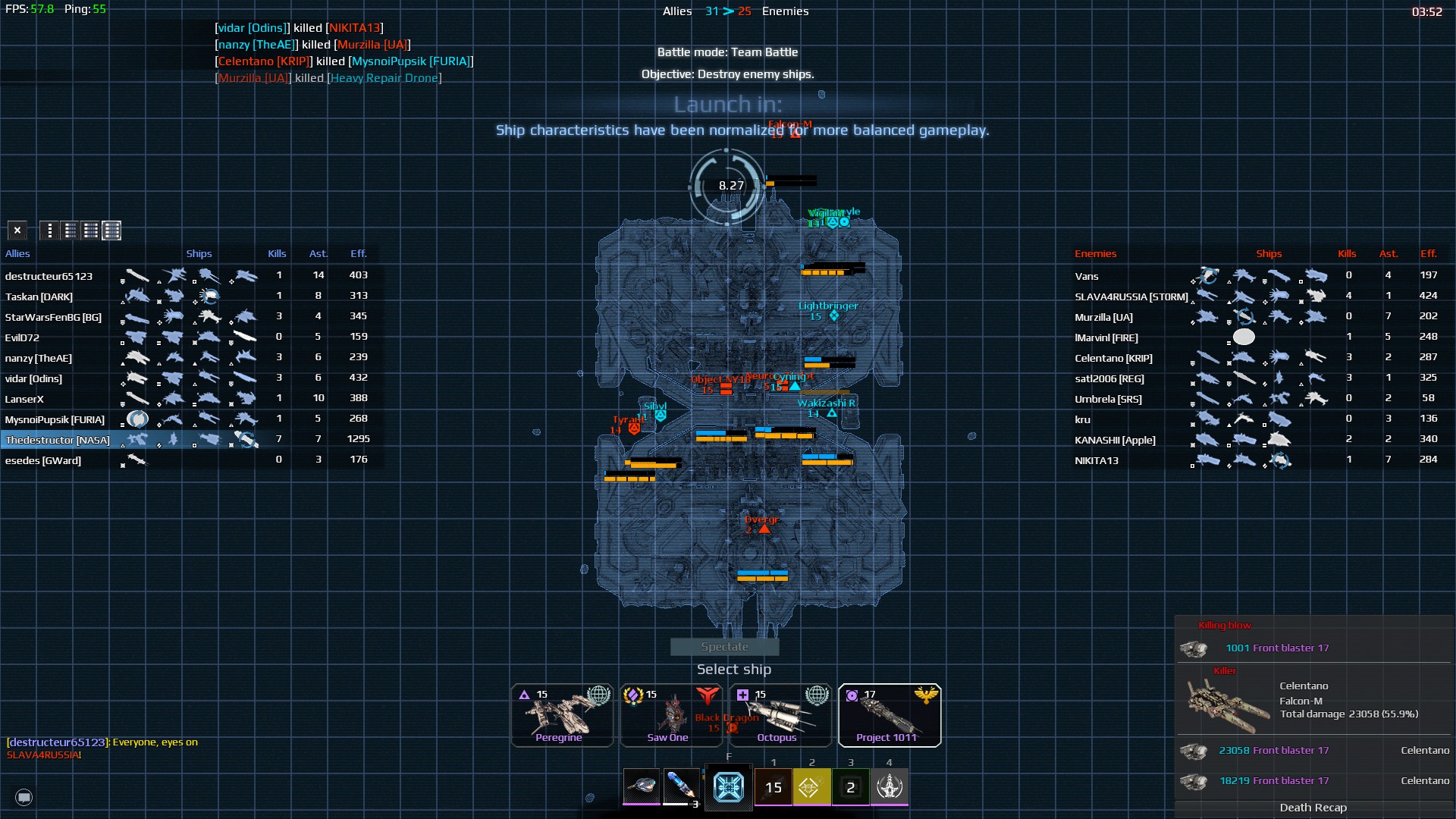
Task: Pick the Octopus ship card
Action: pos(780,715)
